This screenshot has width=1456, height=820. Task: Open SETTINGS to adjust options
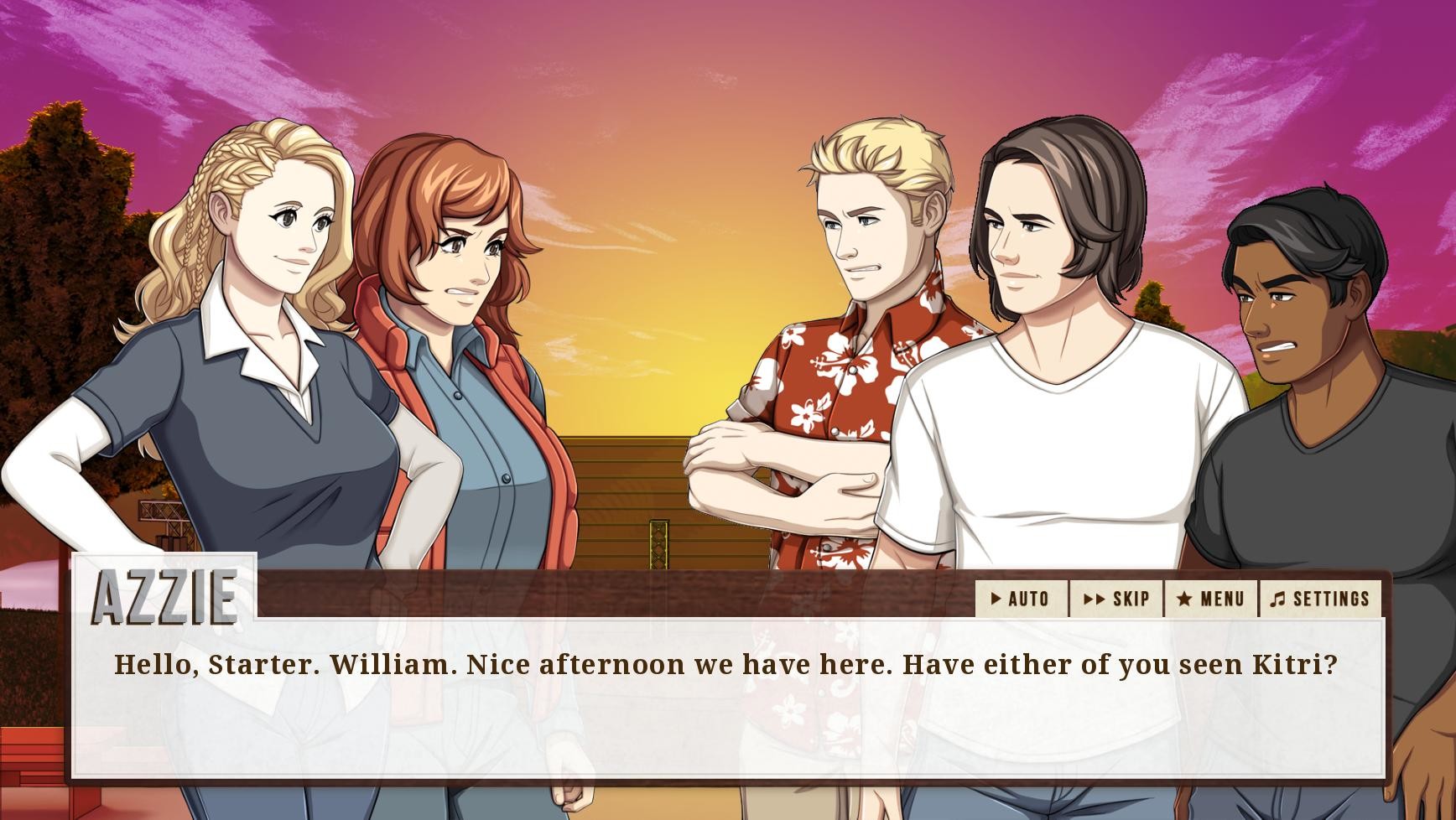point(1319,599)
